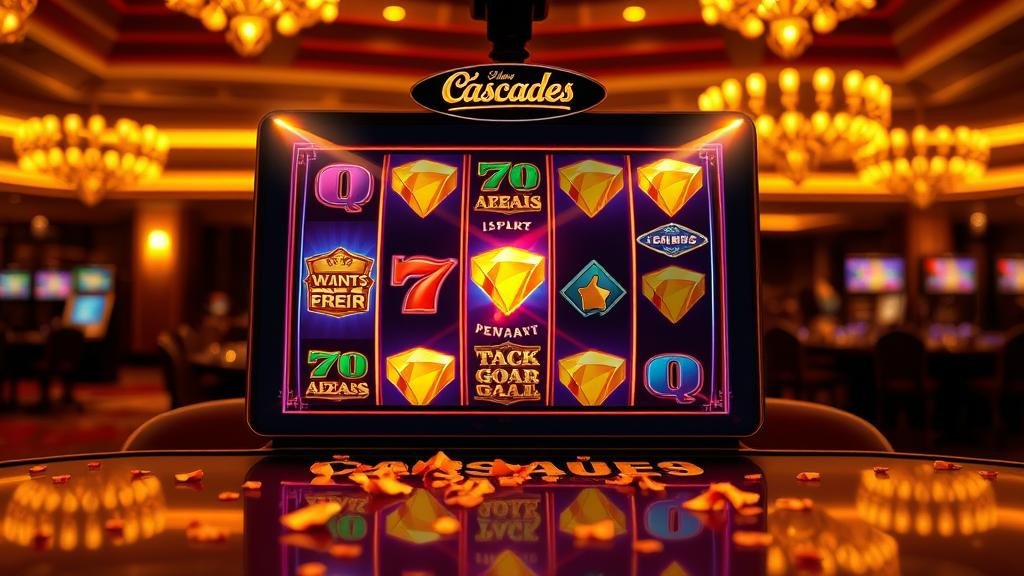Tap the Wants Freir badge symbol
Screen dimensions: 1024x576
pos(338,283)
